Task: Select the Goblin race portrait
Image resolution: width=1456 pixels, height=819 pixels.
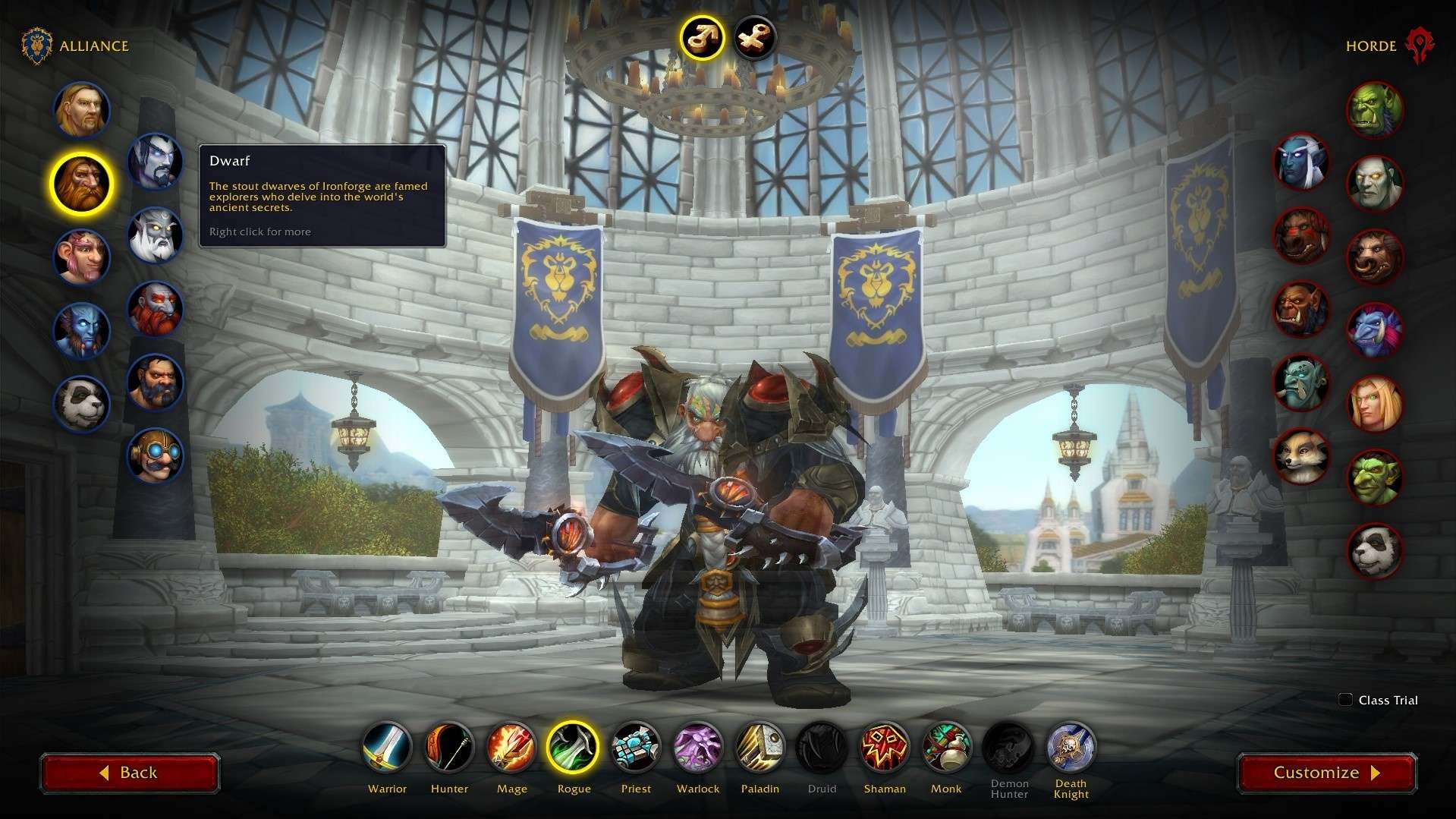Action: (x=1375, y=477)
